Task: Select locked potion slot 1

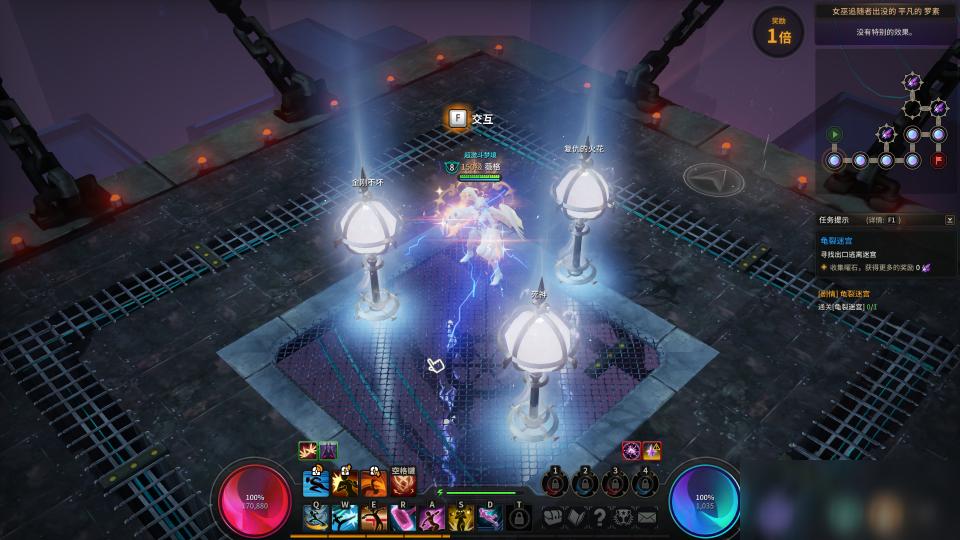Action: (556, 484)
